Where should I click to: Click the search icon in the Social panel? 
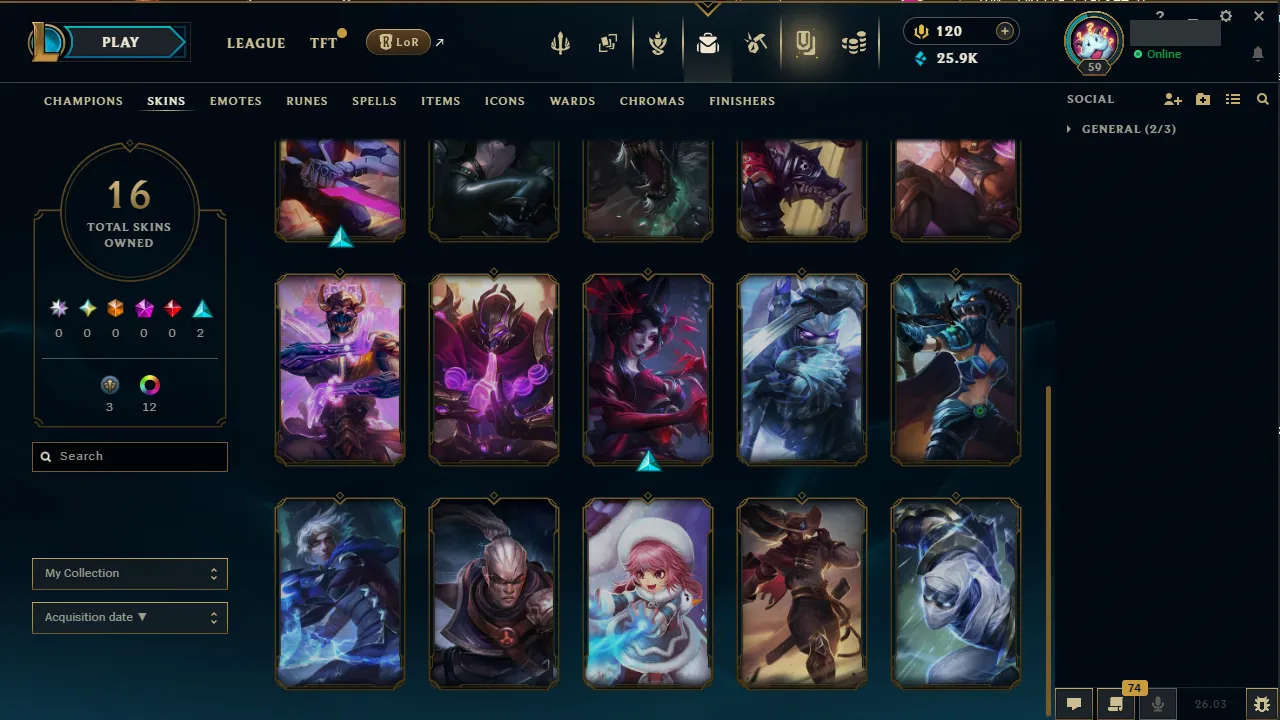pos(1262,99)
